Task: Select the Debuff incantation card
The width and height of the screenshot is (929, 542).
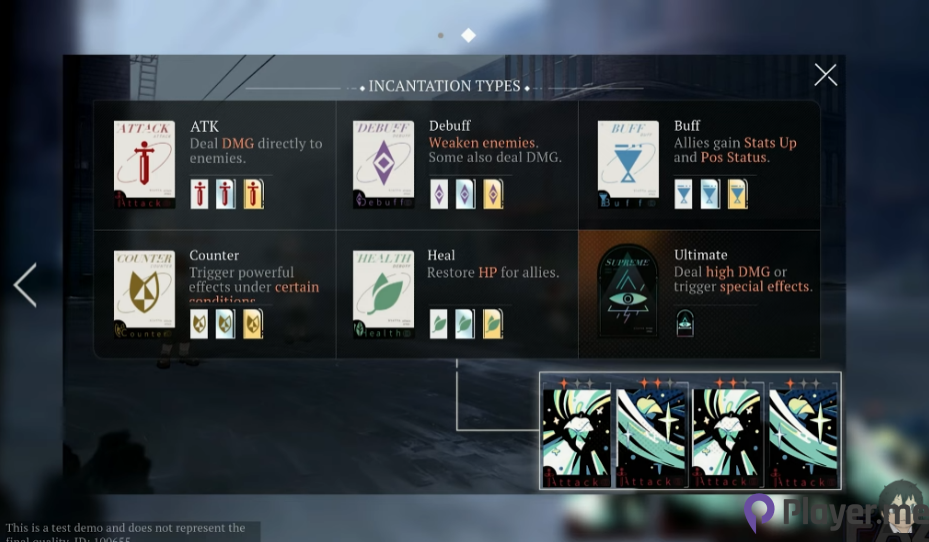Action: click(x=383, y=165)
